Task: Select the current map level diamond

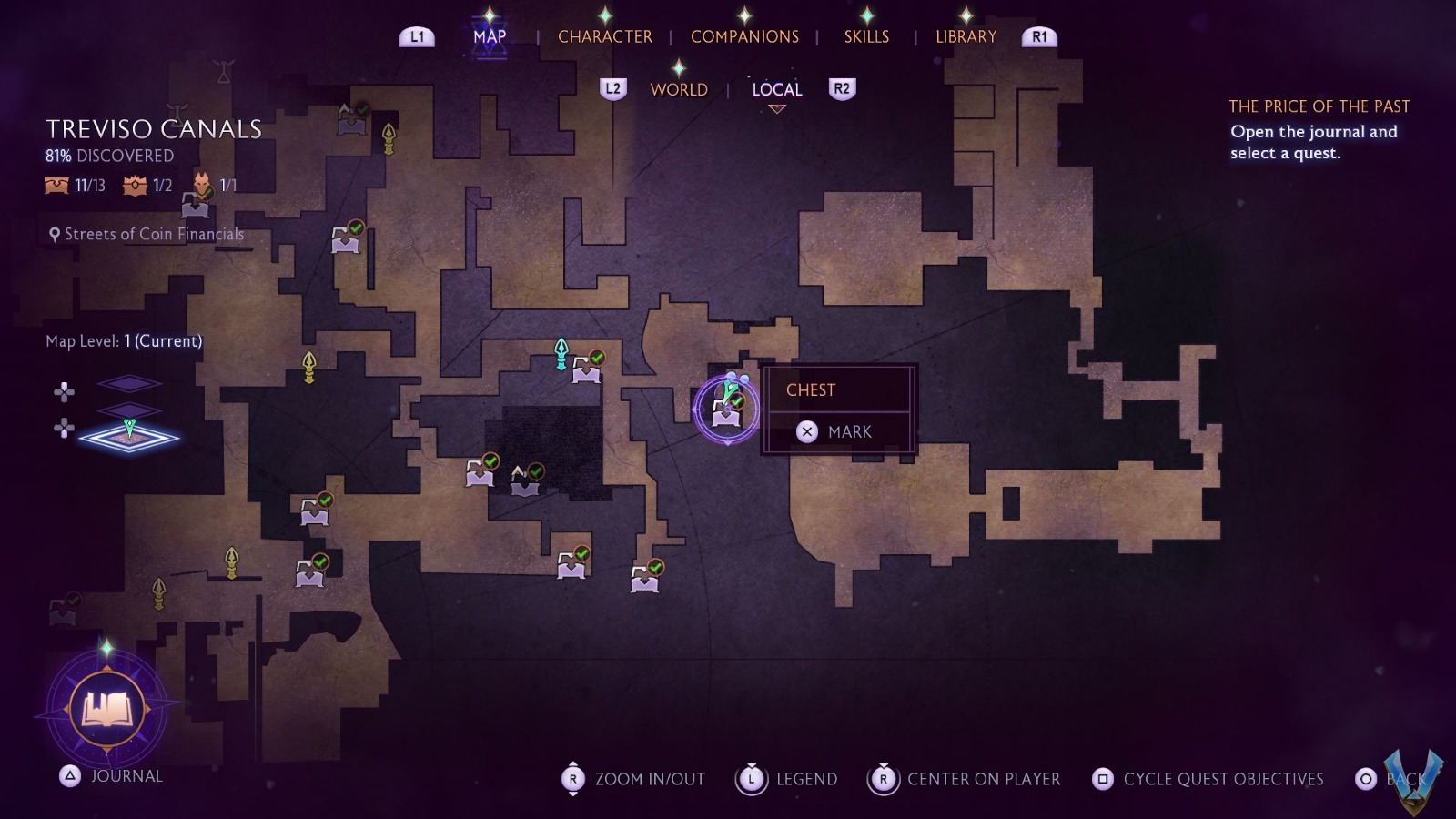Action: coord(129,437)
